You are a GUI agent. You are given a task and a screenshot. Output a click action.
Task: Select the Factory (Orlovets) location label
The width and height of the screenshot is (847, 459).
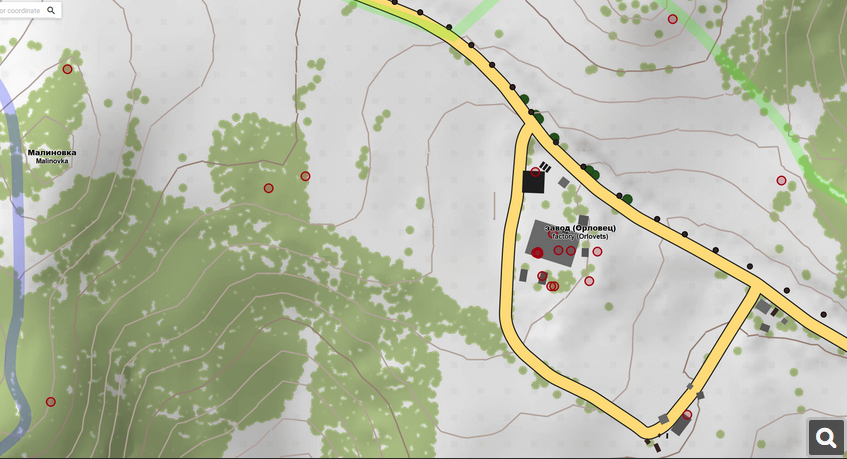pos(573,232)
